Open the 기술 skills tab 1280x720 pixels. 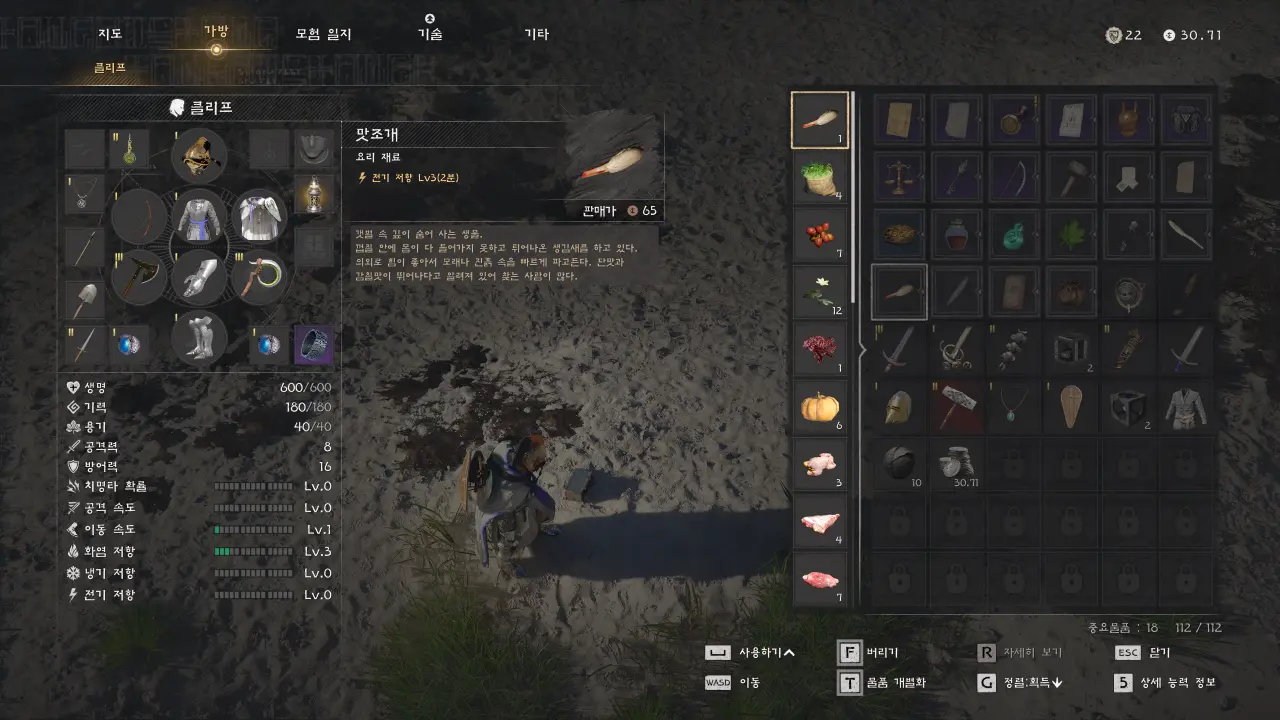tap(430, 34)
